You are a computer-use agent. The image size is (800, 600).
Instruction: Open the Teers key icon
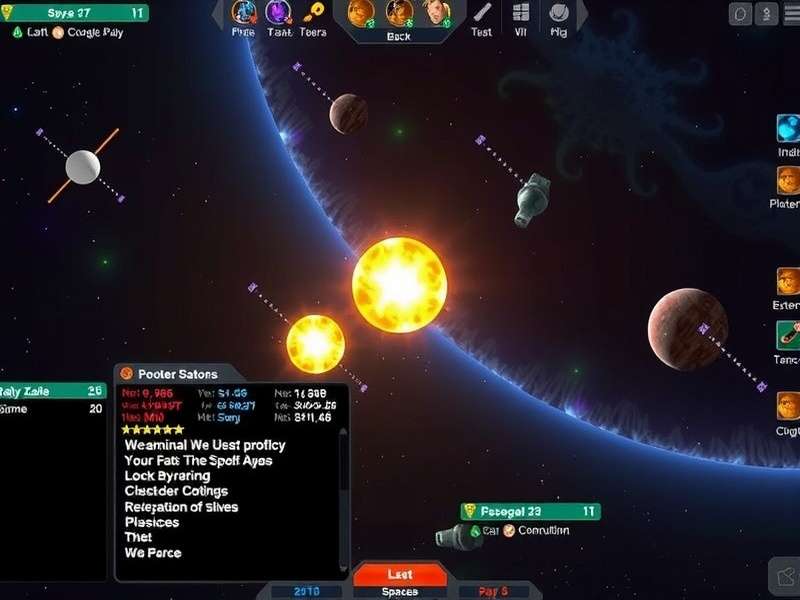point(315,13)
